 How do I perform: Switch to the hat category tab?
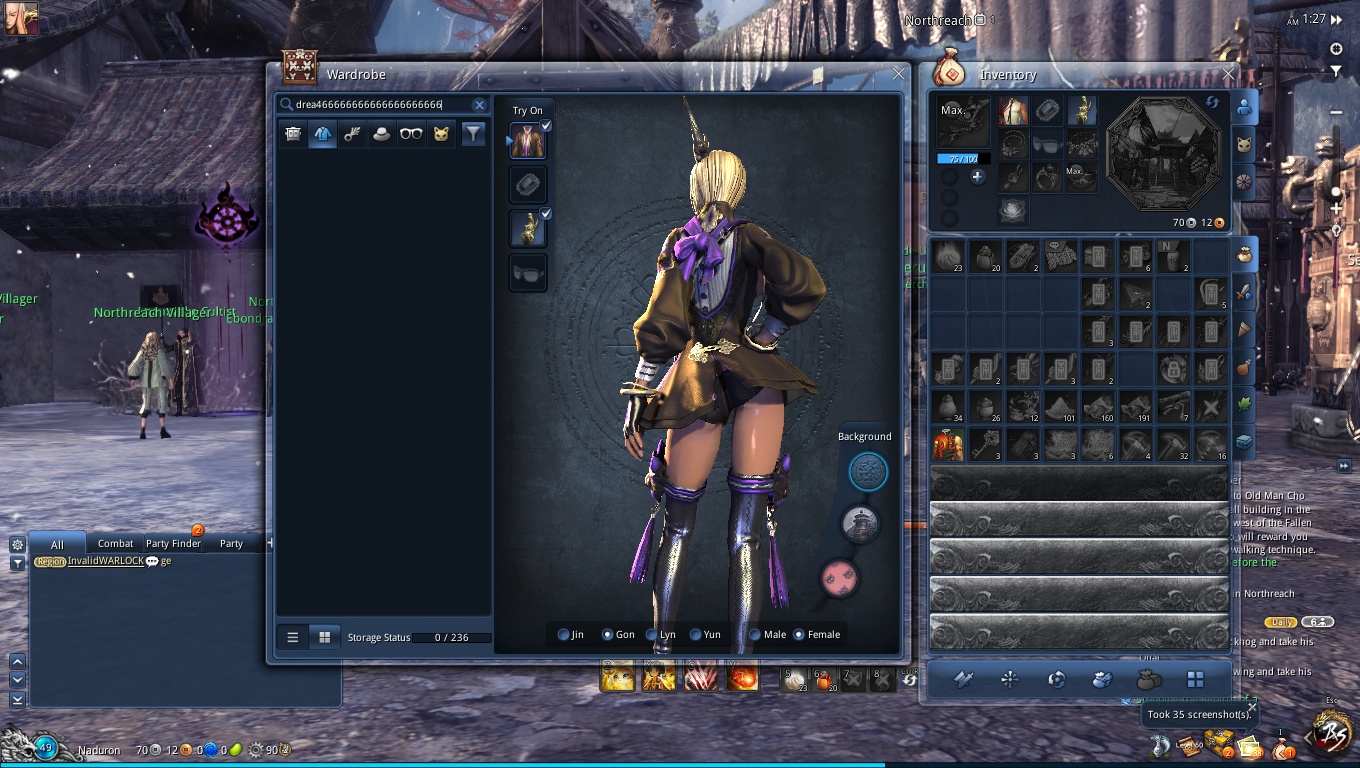click(x=381, y=134)
